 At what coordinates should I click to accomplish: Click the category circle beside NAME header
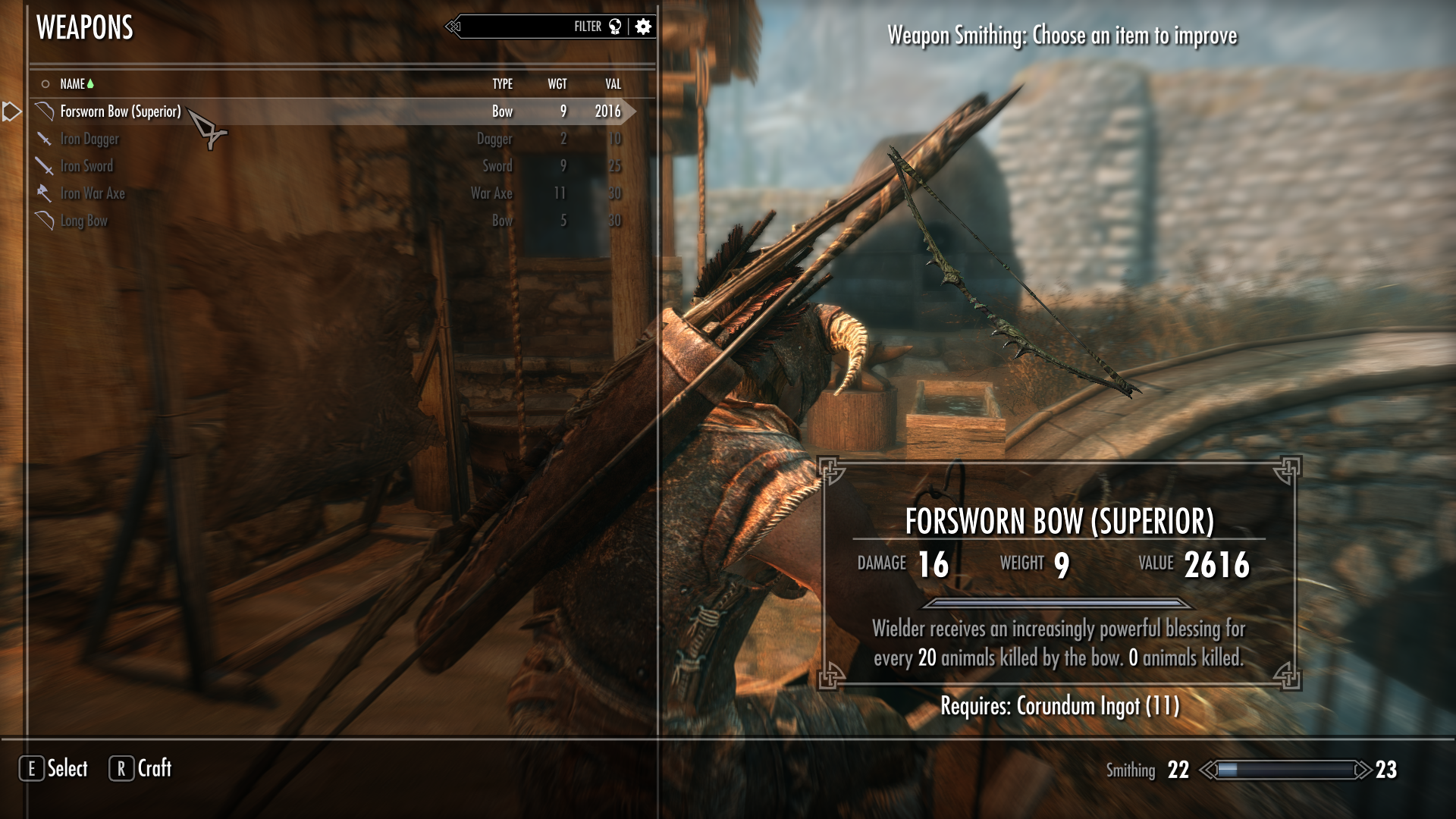[x=45, y=85]
